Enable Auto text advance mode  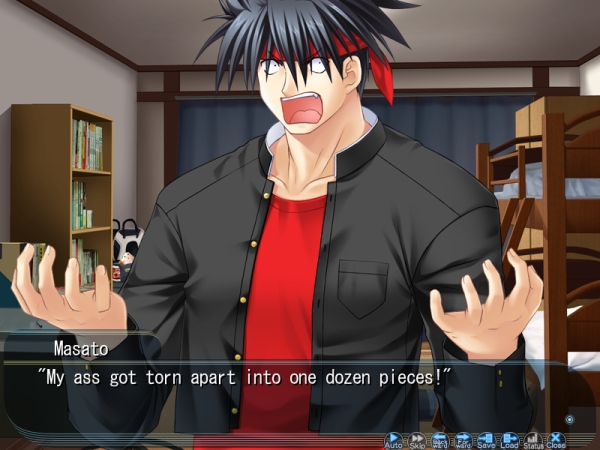pyautogui.click(x=393, y=439)
